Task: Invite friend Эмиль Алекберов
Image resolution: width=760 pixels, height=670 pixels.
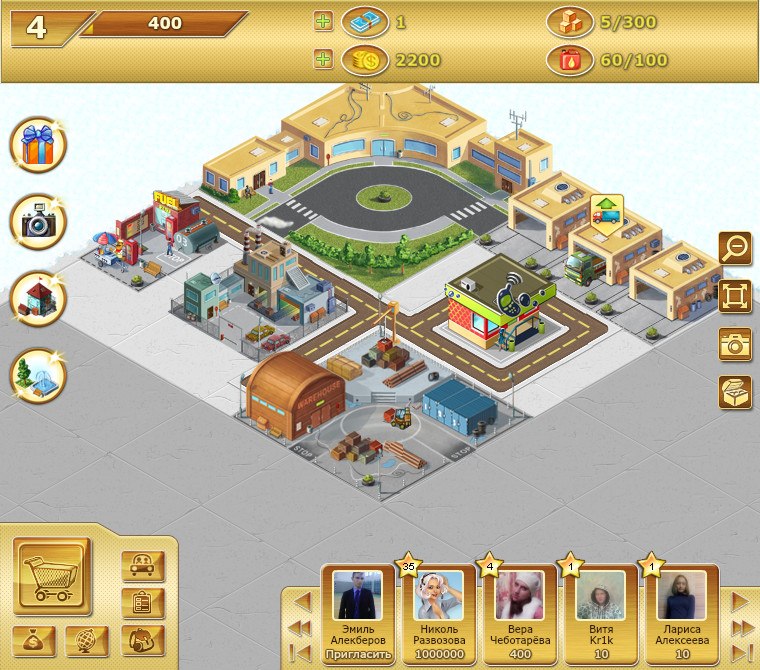Action: tap(357, 655)
